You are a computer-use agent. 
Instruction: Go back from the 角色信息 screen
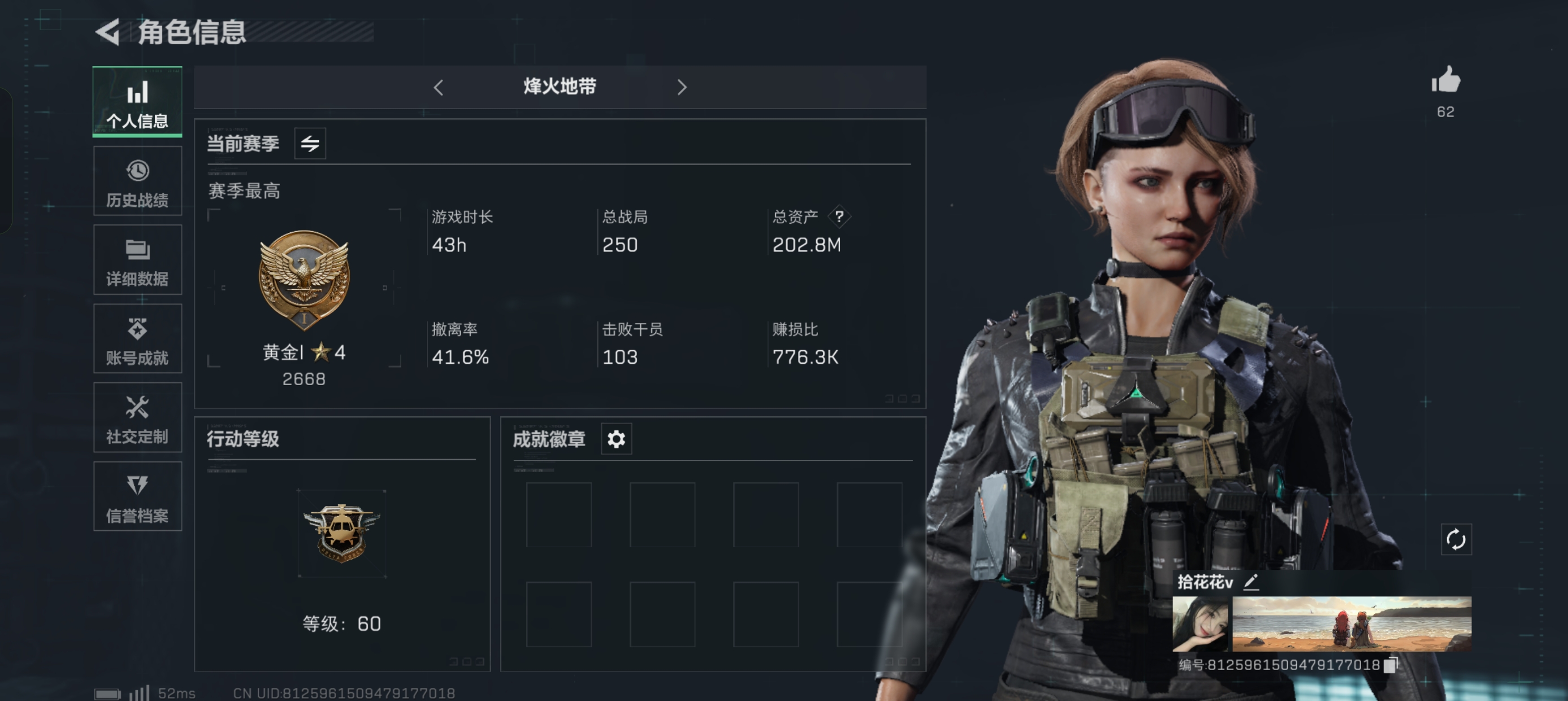(110, 32)
